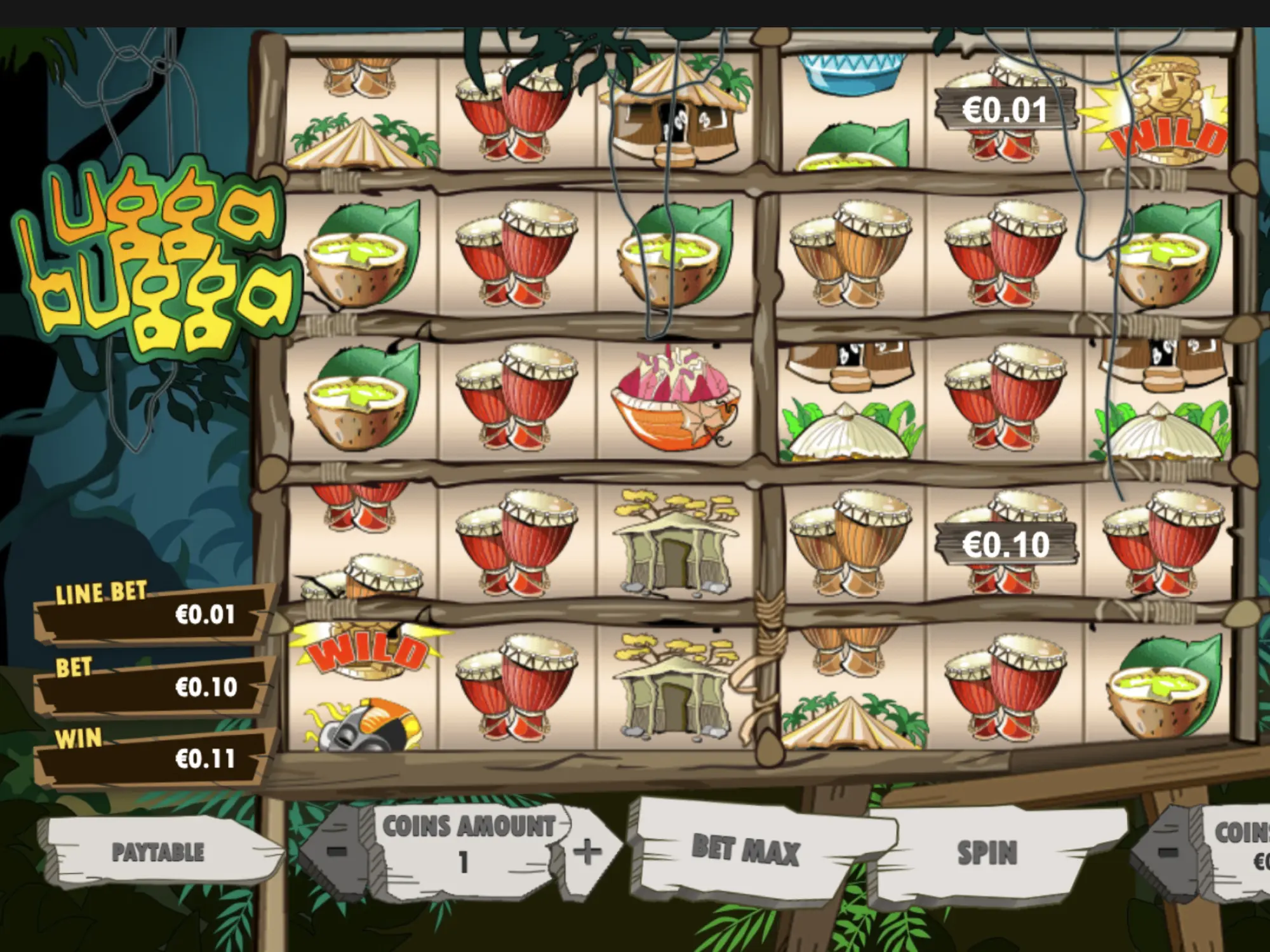The height and width of the screenshot is (952, 1270).
Task: Increase Coins Amount with plus button
Action: pos(587,851)
